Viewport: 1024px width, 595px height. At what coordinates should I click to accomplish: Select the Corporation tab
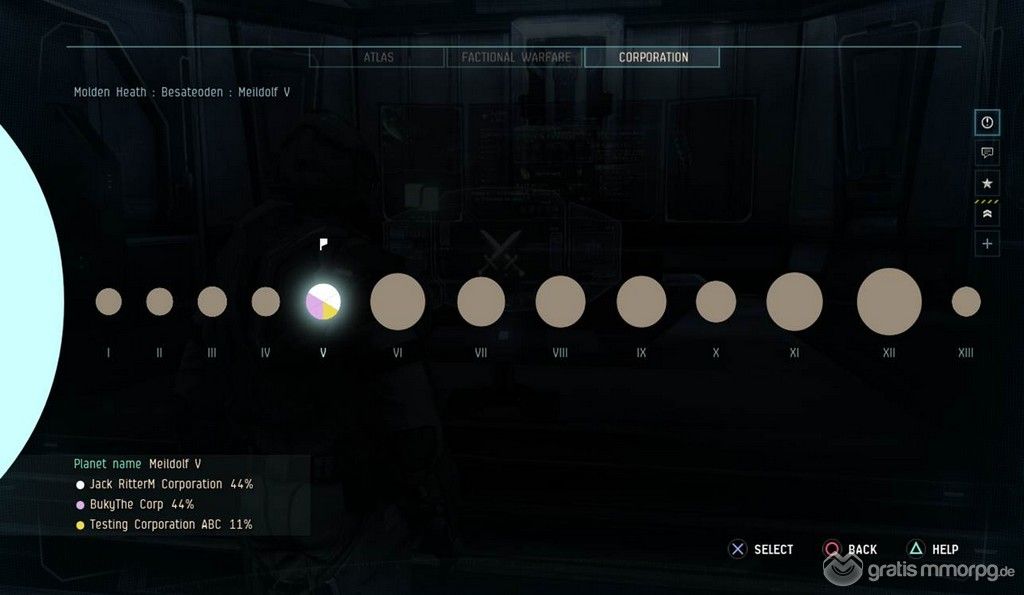(652, 58)
